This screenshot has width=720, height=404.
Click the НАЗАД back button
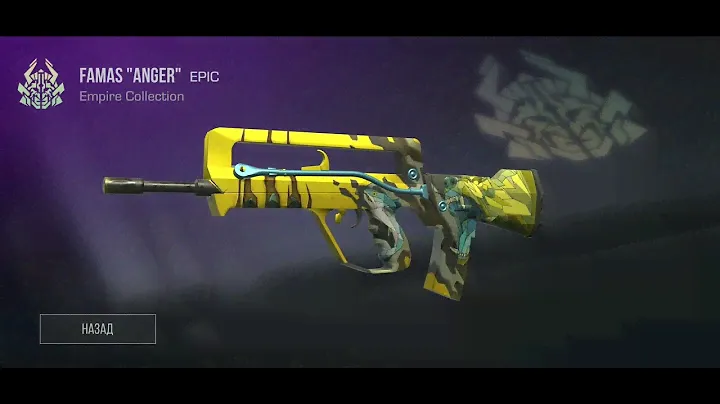click(98, 329)
